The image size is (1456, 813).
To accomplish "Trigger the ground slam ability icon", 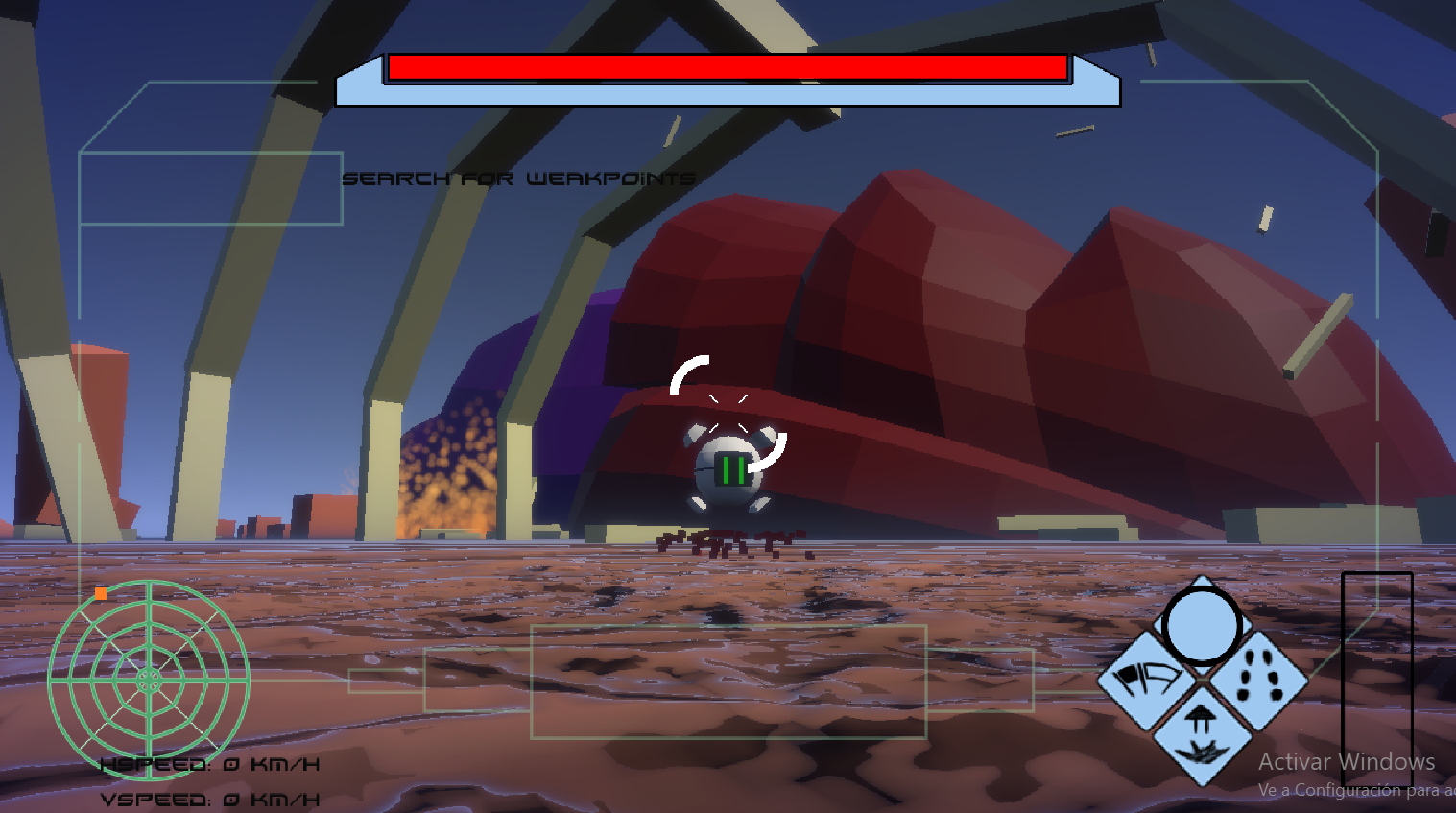I will 1203,735.
